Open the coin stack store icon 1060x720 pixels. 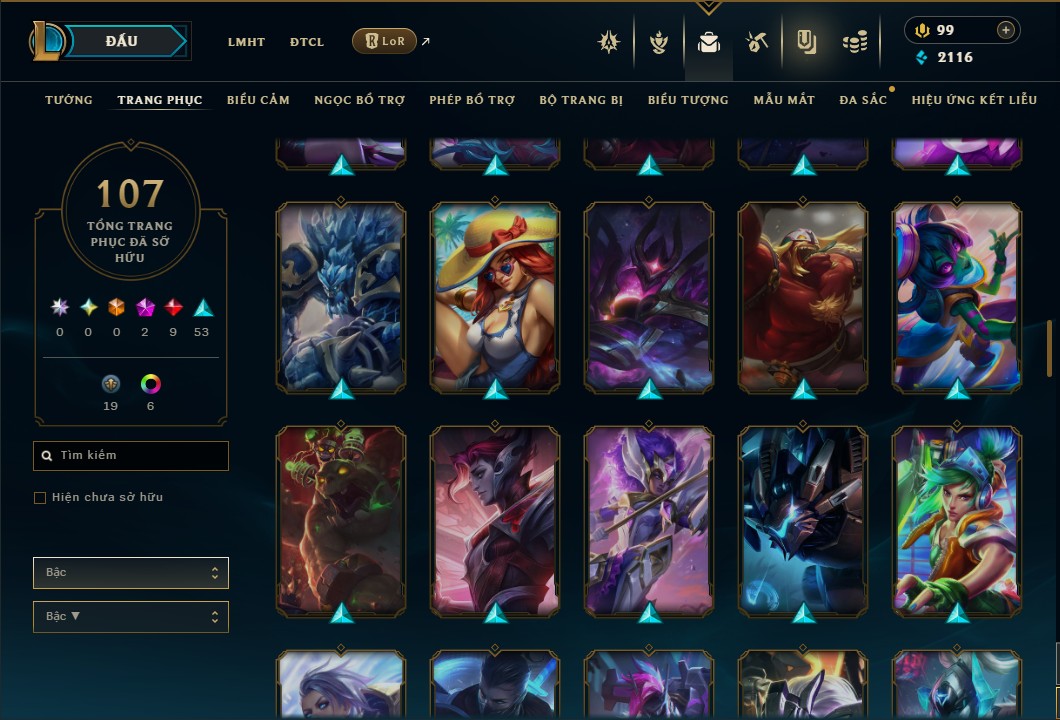(854, 42)
